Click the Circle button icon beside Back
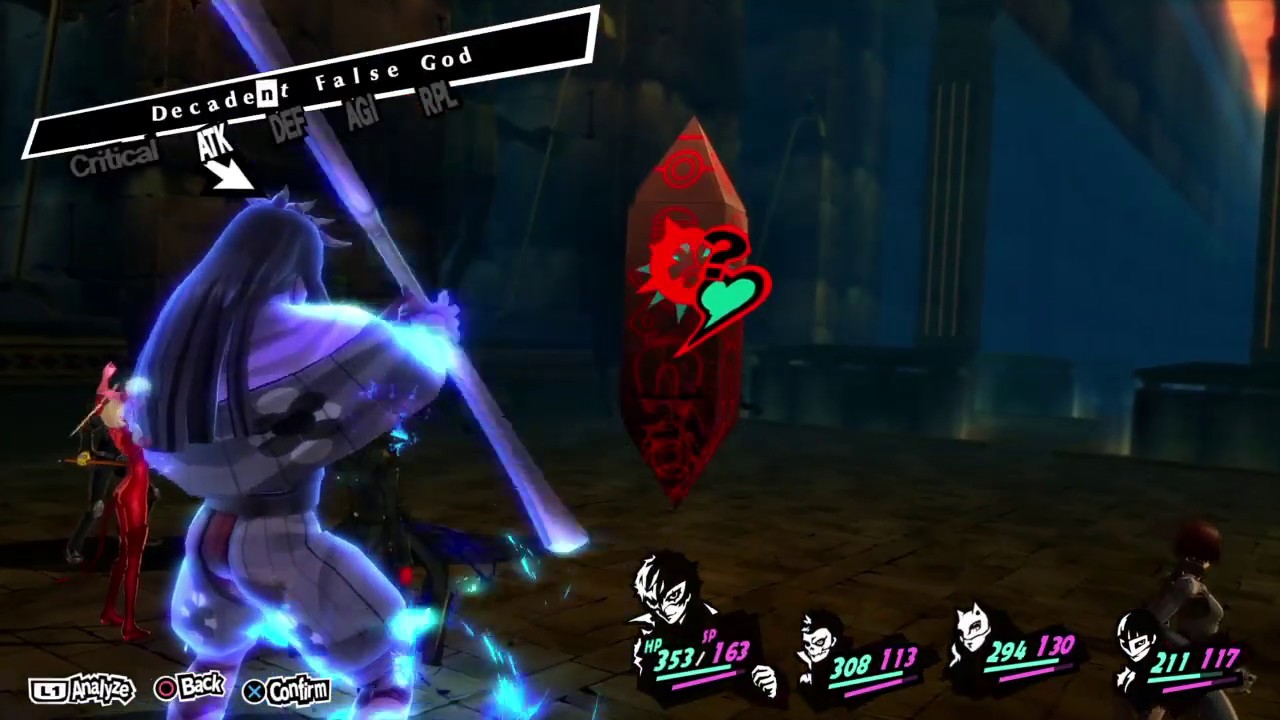The image size is (1280, 720). (166, 689)
